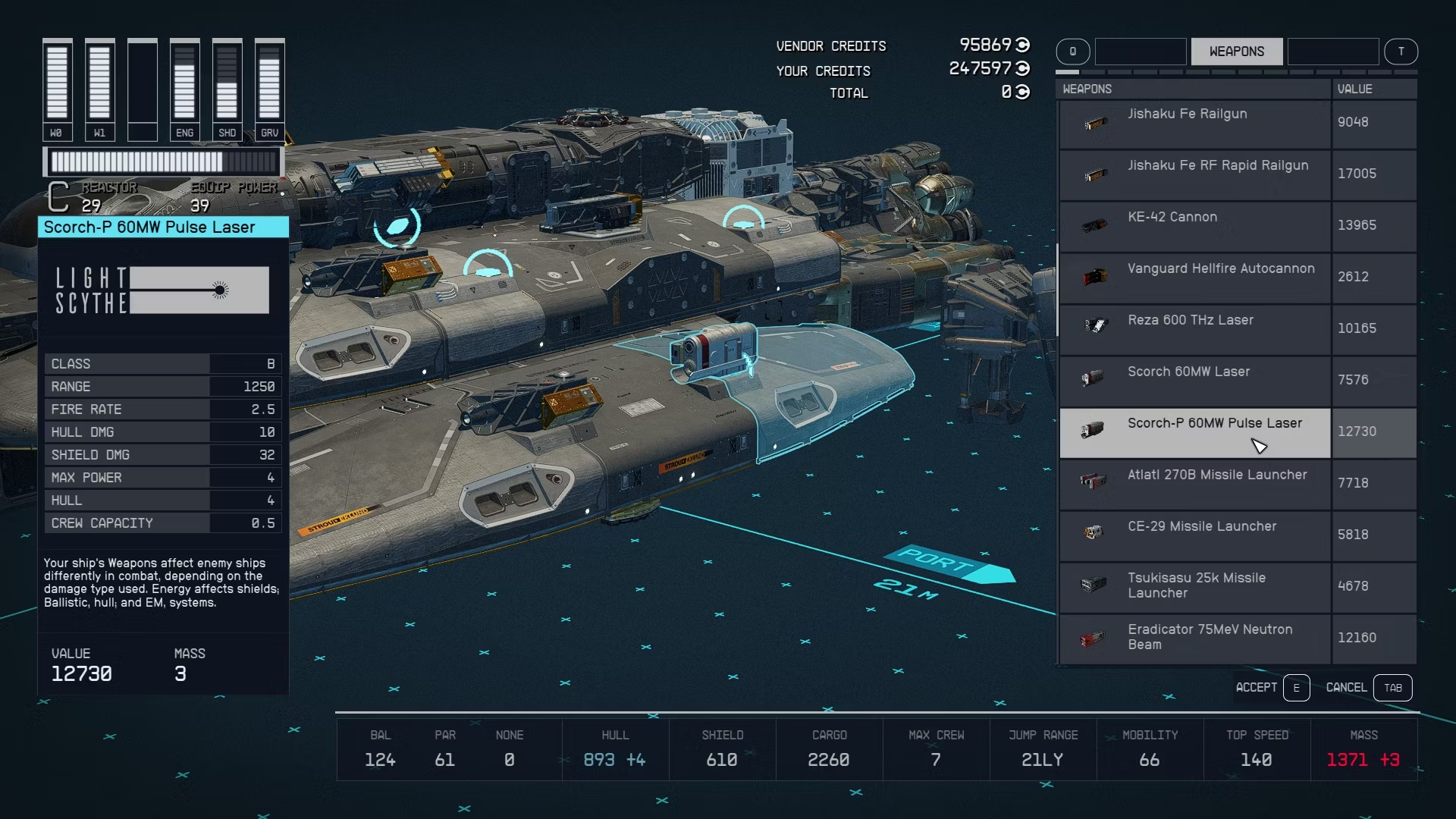
Task: Choose the Reza 600 THz Laser
Action: [1195, 329]
